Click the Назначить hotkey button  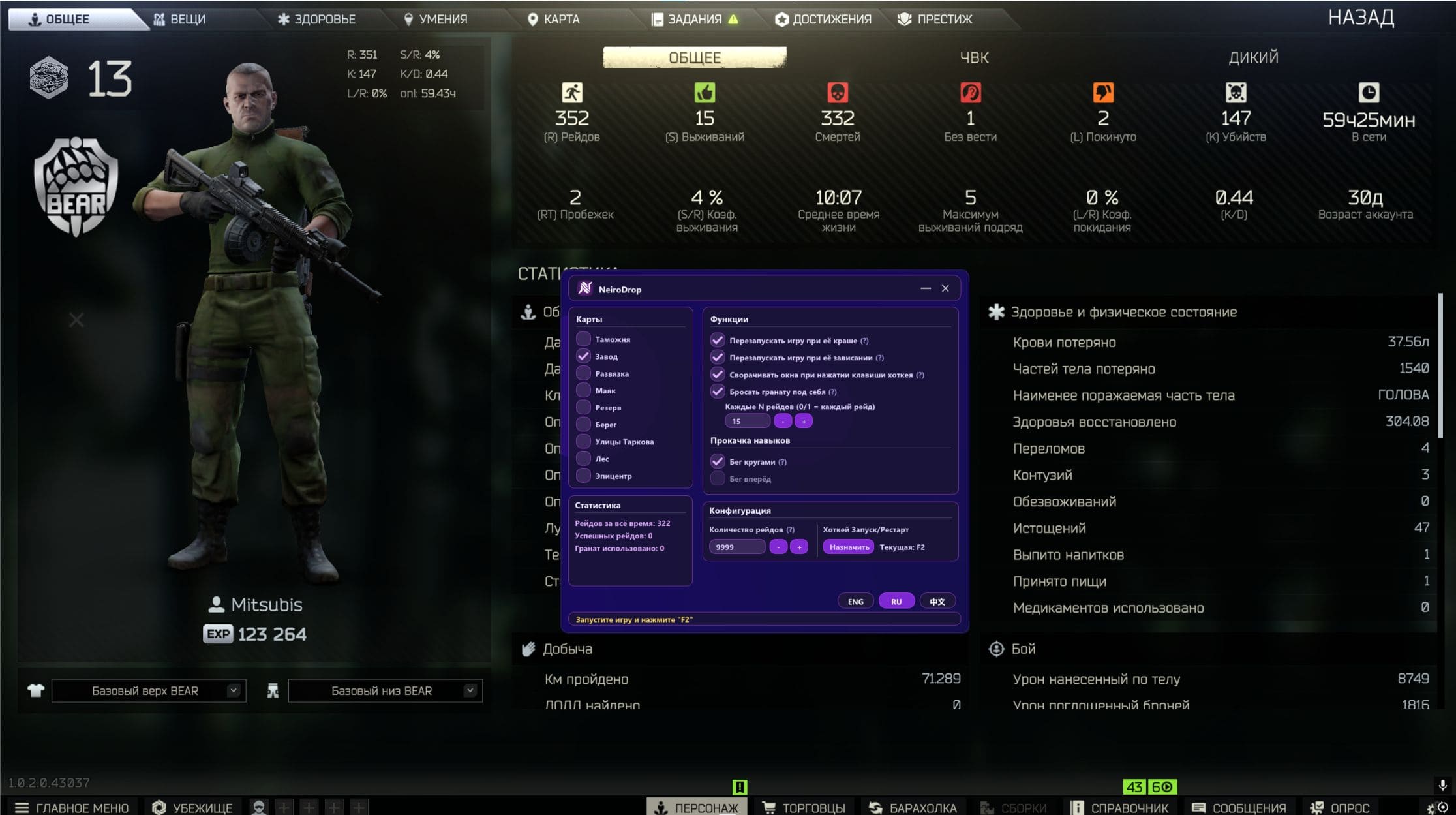click(849, 546)
